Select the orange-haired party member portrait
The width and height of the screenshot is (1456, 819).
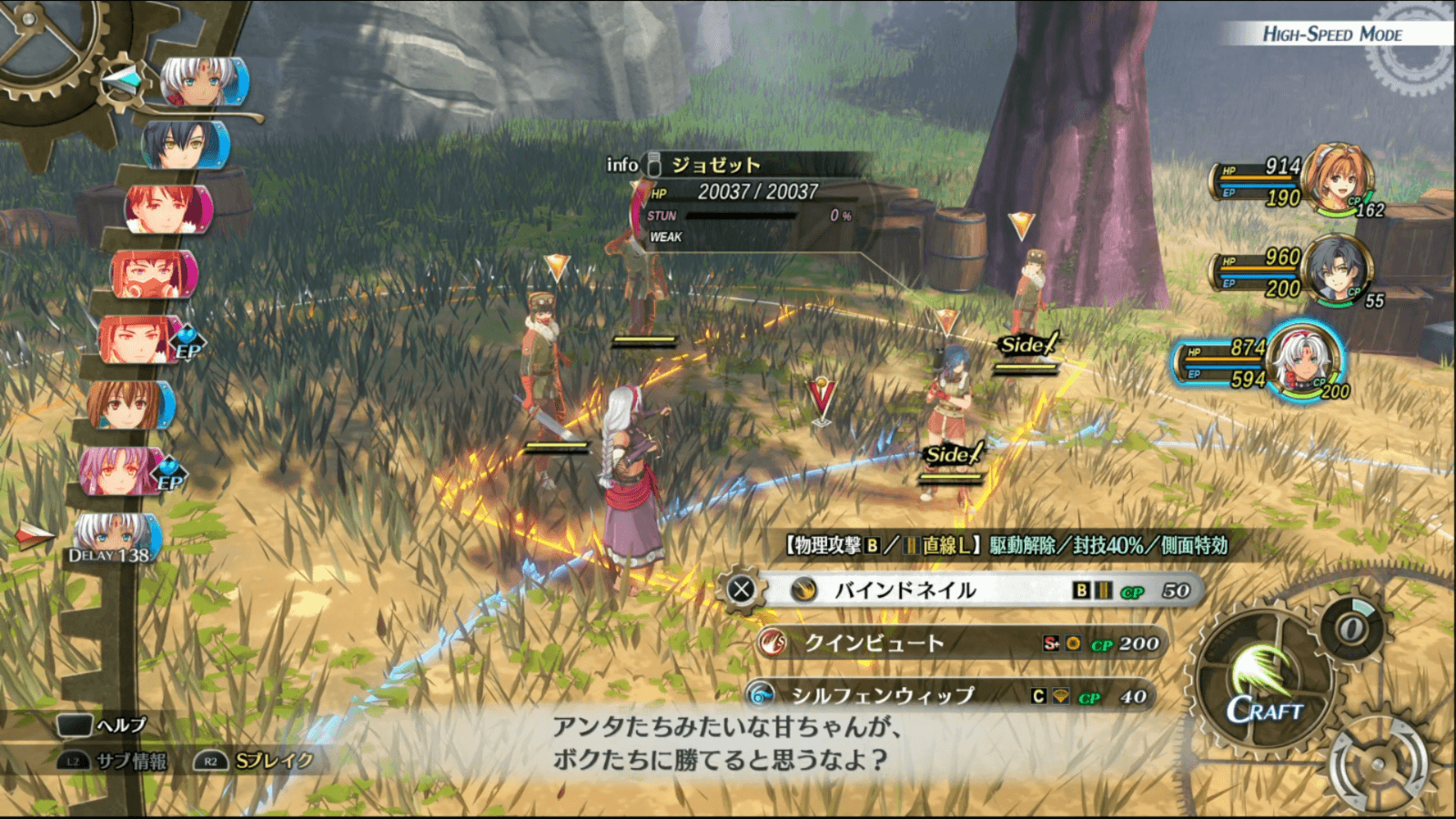[x=1336, y=177]
